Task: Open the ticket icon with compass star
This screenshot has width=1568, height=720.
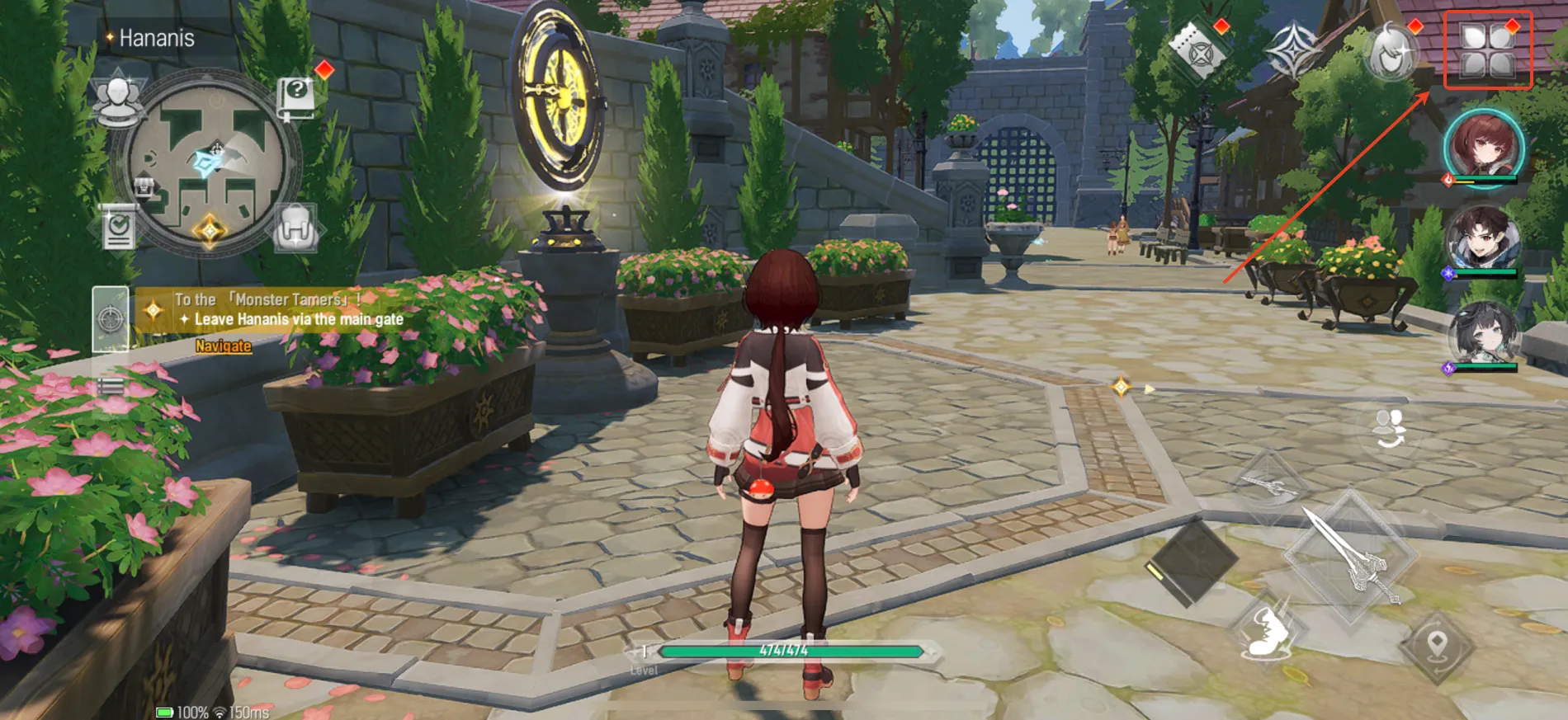Action: pos(1197,51)
